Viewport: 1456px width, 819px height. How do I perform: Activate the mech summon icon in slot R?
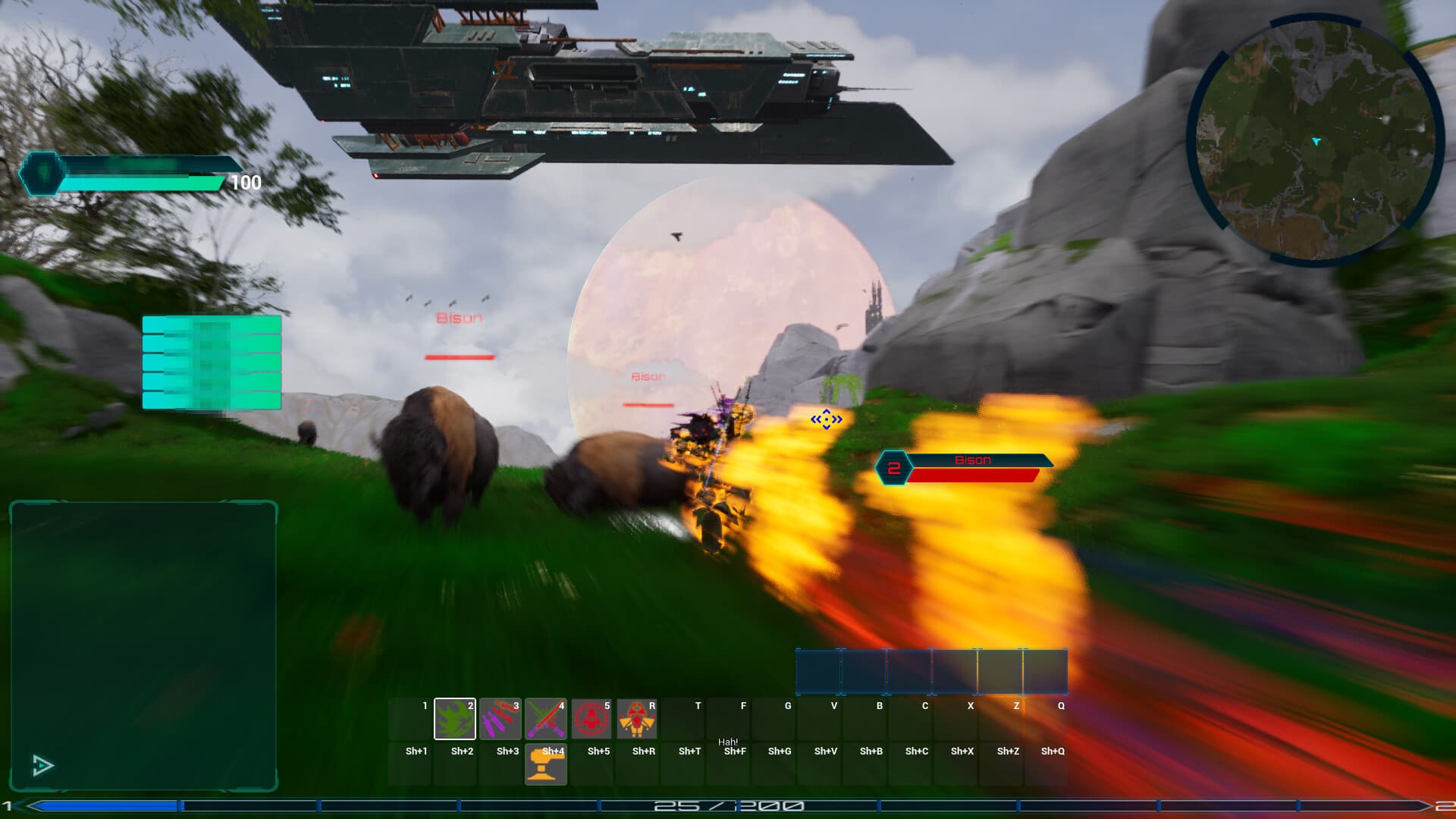[637, 719]
